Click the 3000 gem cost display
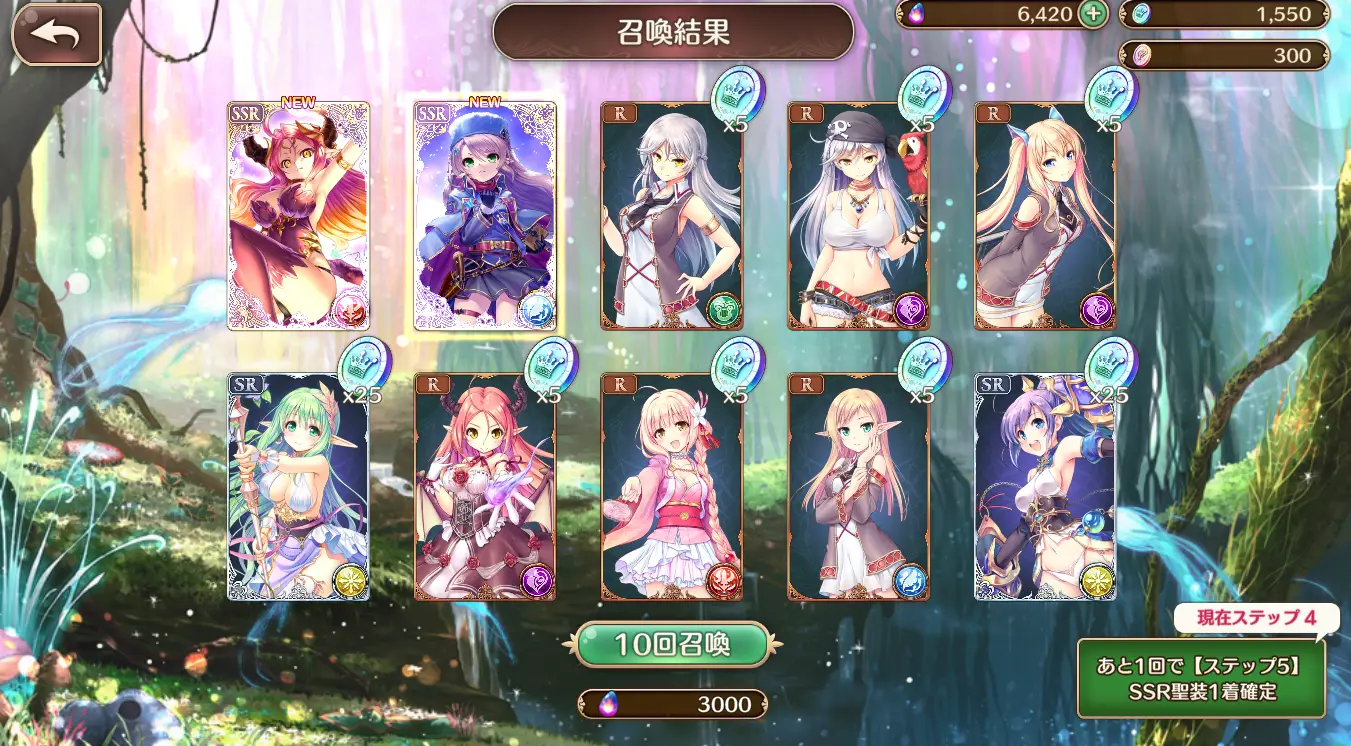Screen dimensions: 1351x746 click(672, 704)
